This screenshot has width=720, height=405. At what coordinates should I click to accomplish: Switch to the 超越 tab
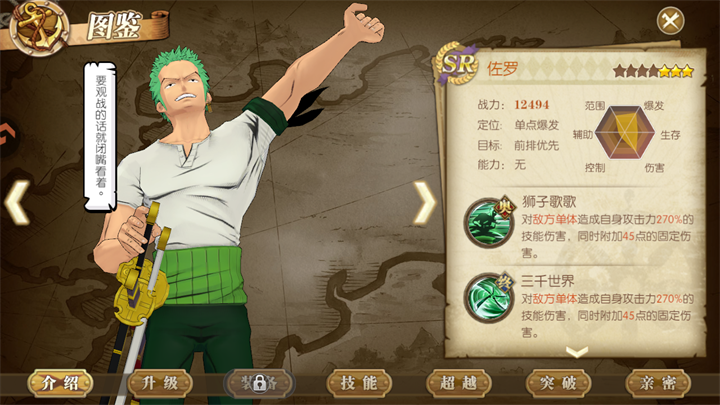[x=459, y=383]
